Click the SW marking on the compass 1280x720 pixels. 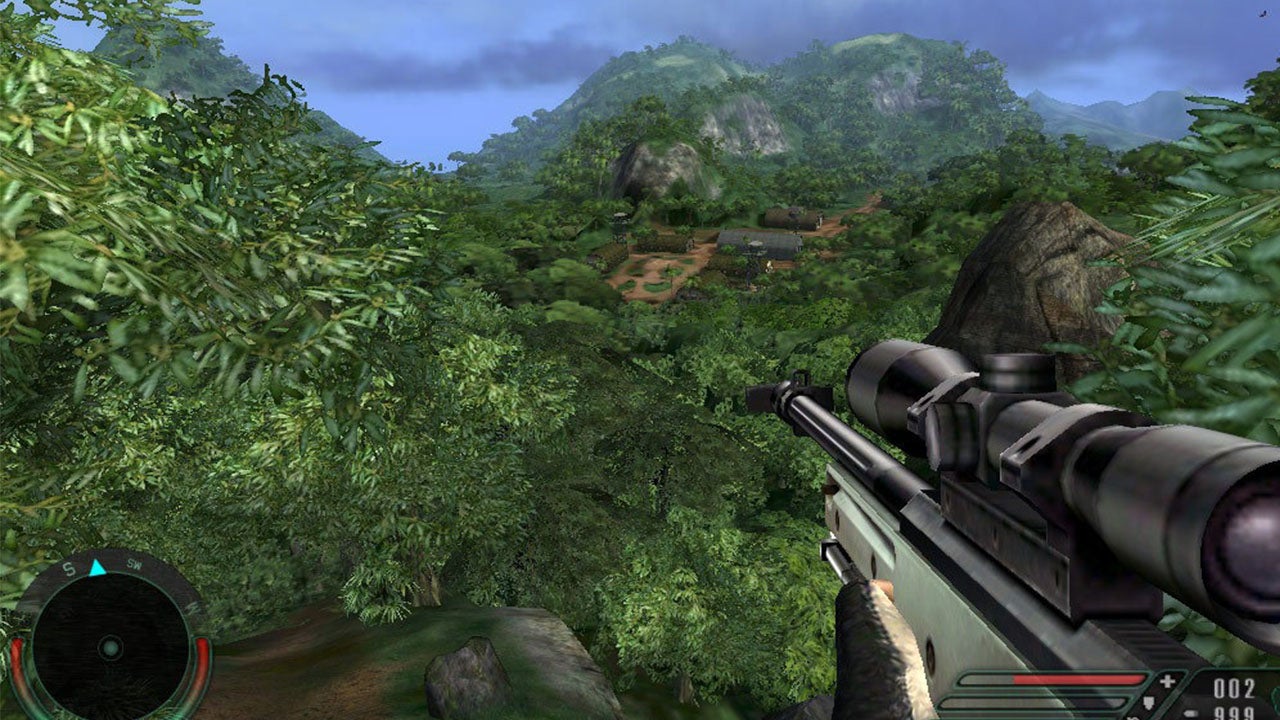coord(134,564)
